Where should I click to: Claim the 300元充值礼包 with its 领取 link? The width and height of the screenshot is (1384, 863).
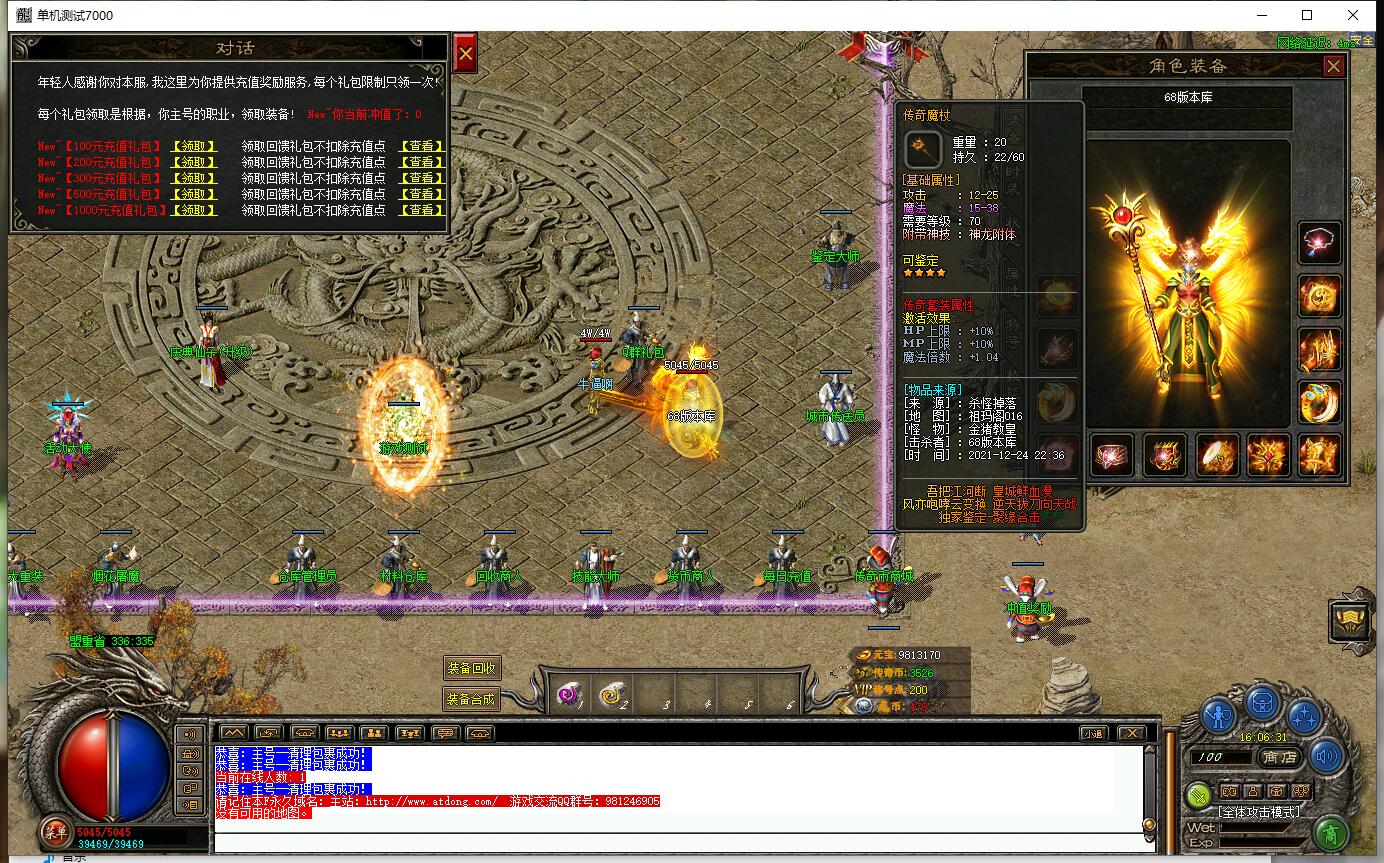[x=194, y=178]
